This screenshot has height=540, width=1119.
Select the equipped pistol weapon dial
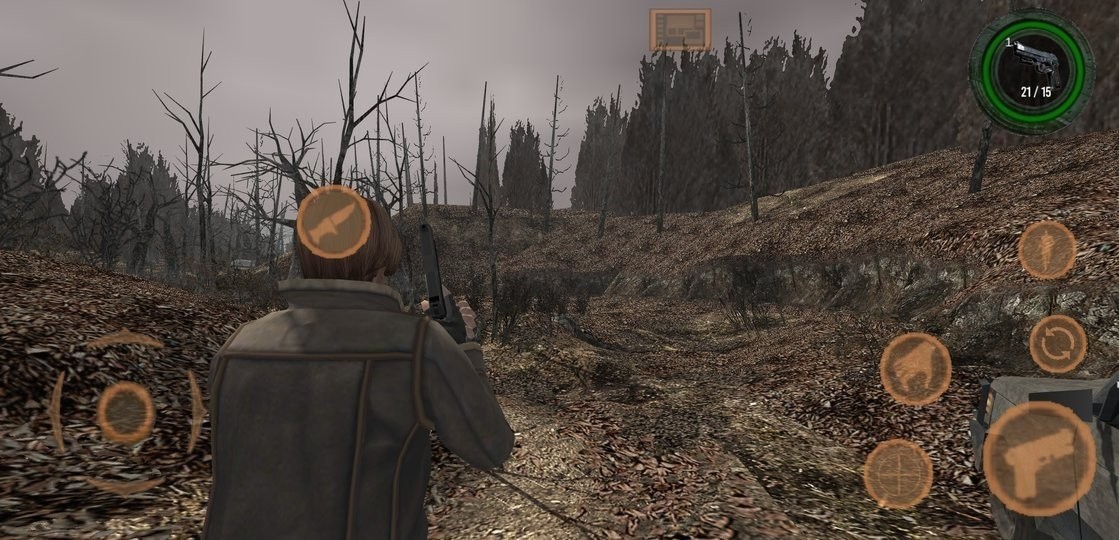pos(1031,71)
